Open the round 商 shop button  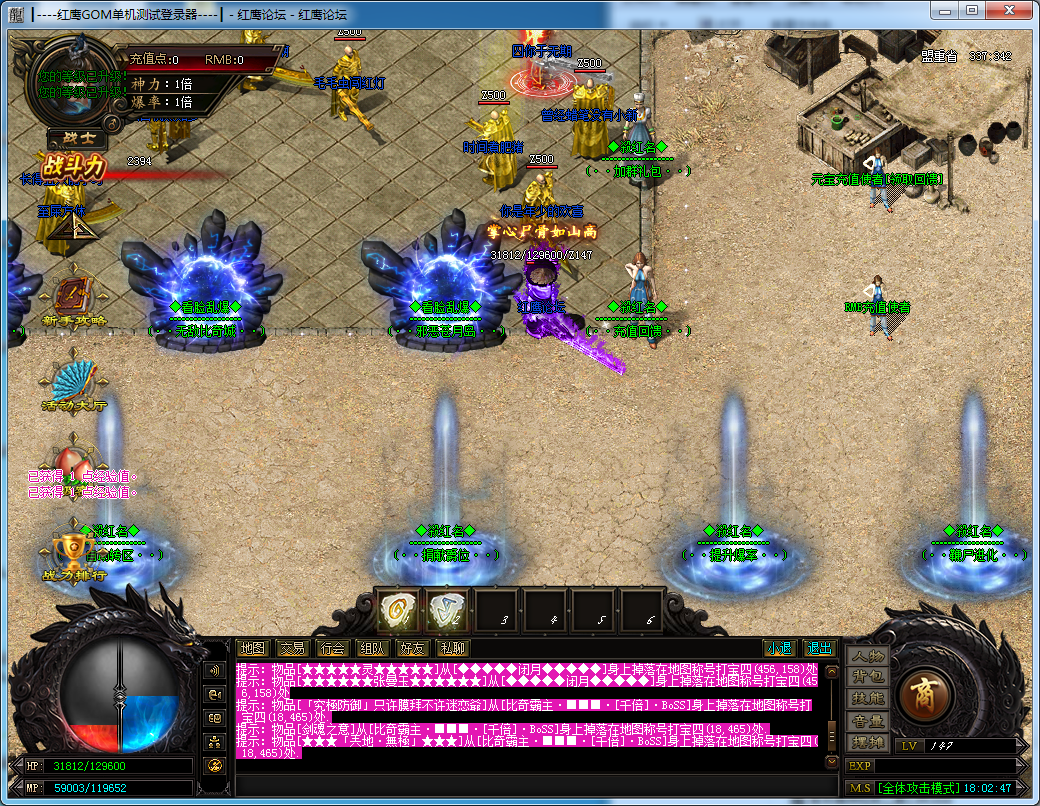923,695
